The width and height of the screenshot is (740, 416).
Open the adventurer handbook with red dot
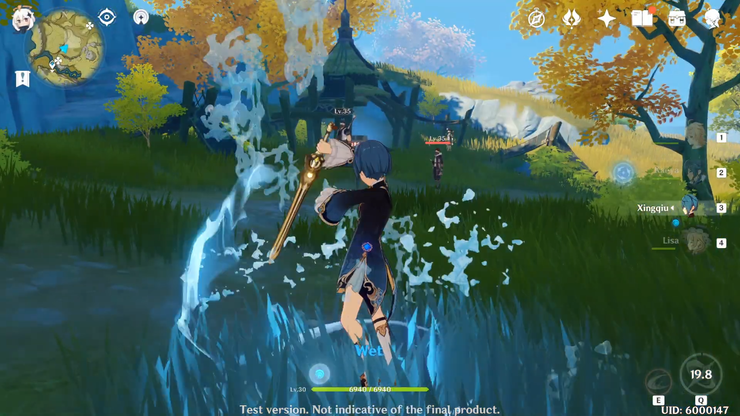coord(642,18)
